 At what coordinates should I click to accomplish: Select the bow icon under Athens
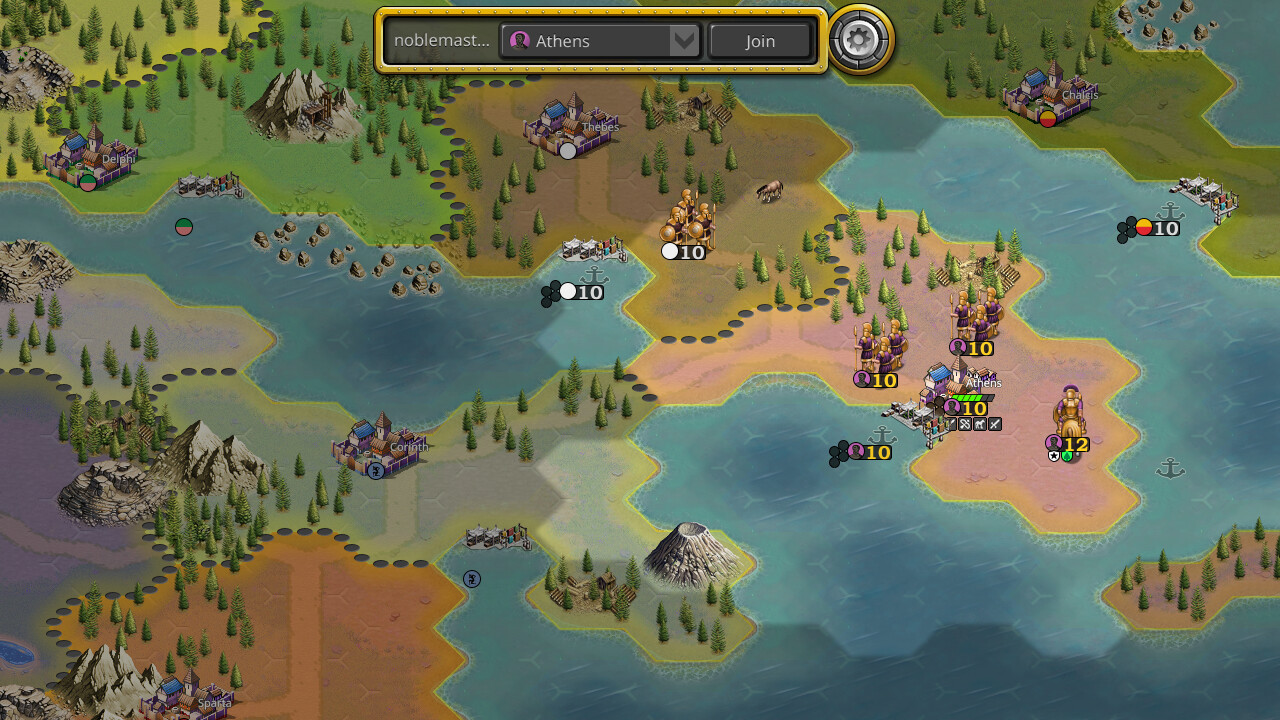[x=965, y=424]
